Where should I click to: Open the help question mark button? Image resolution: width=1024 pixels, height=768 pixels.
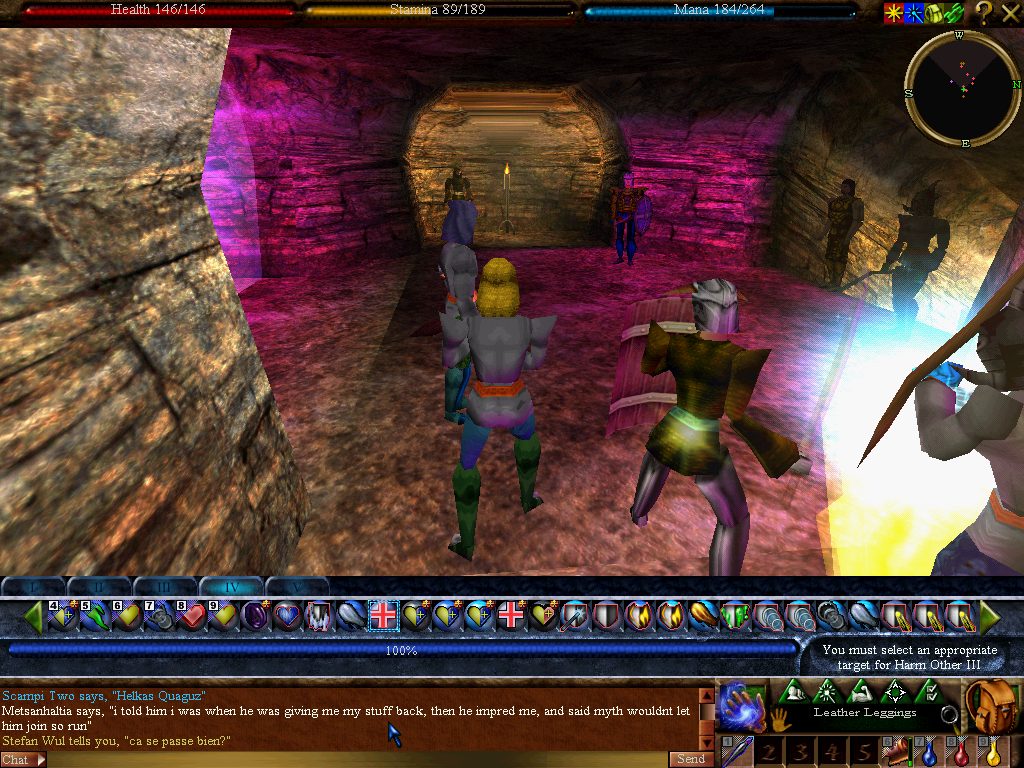(984, 13)
